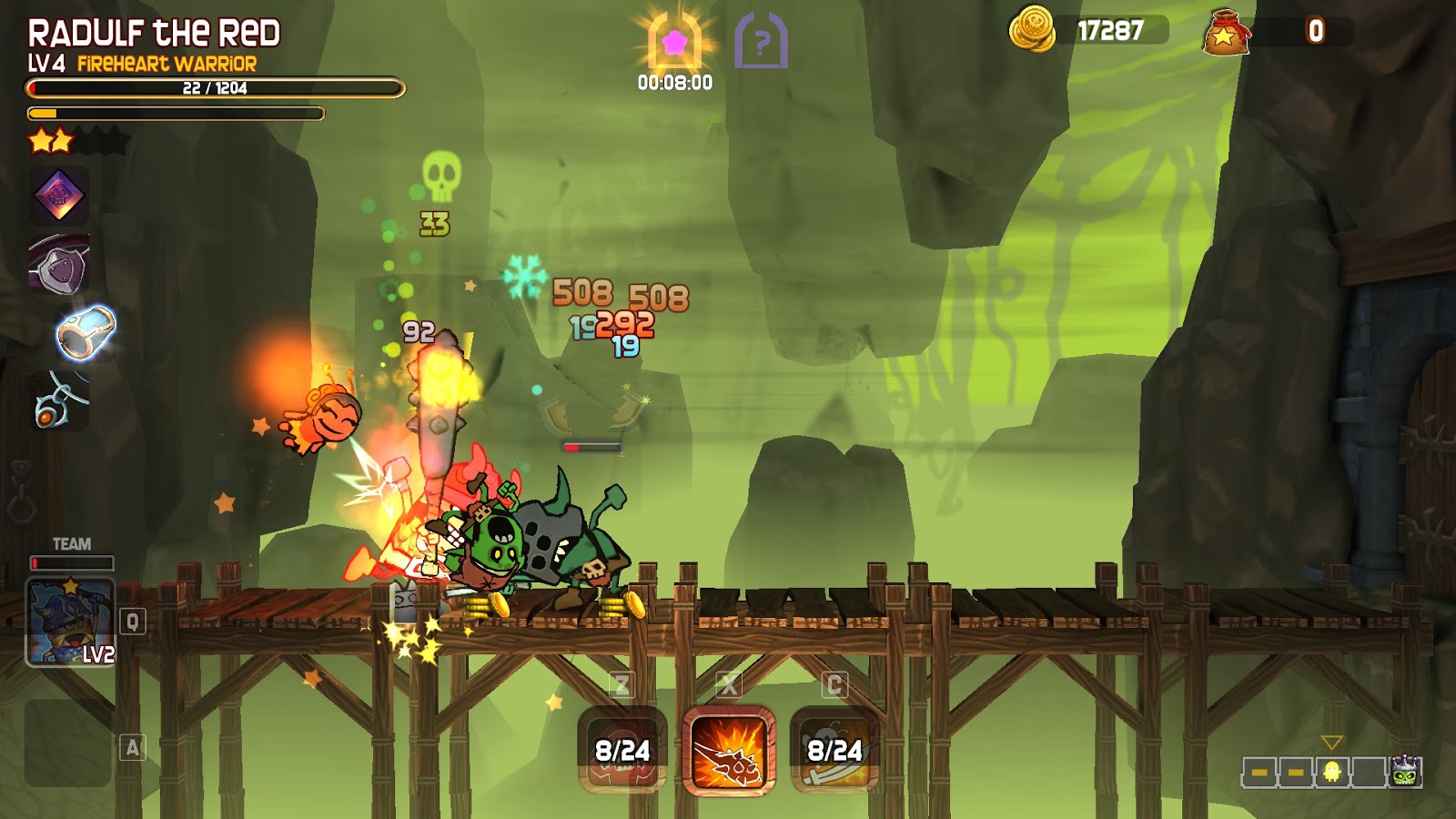Click the purple question mark mystery objective

761,41
